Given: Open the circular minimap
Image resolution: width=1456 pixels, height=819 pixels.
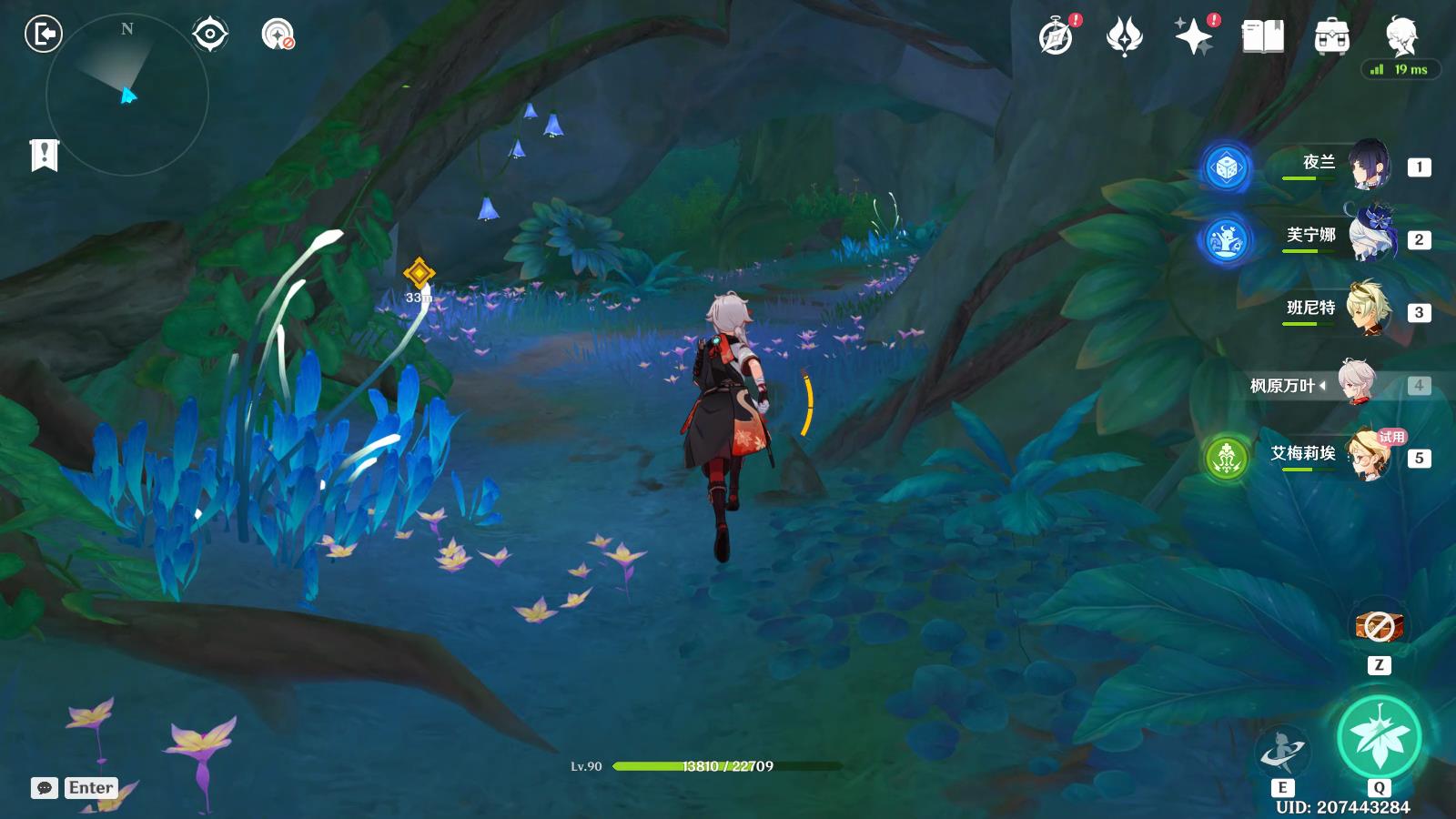Looking at the screenshot, I should click(x=127, y=95).
